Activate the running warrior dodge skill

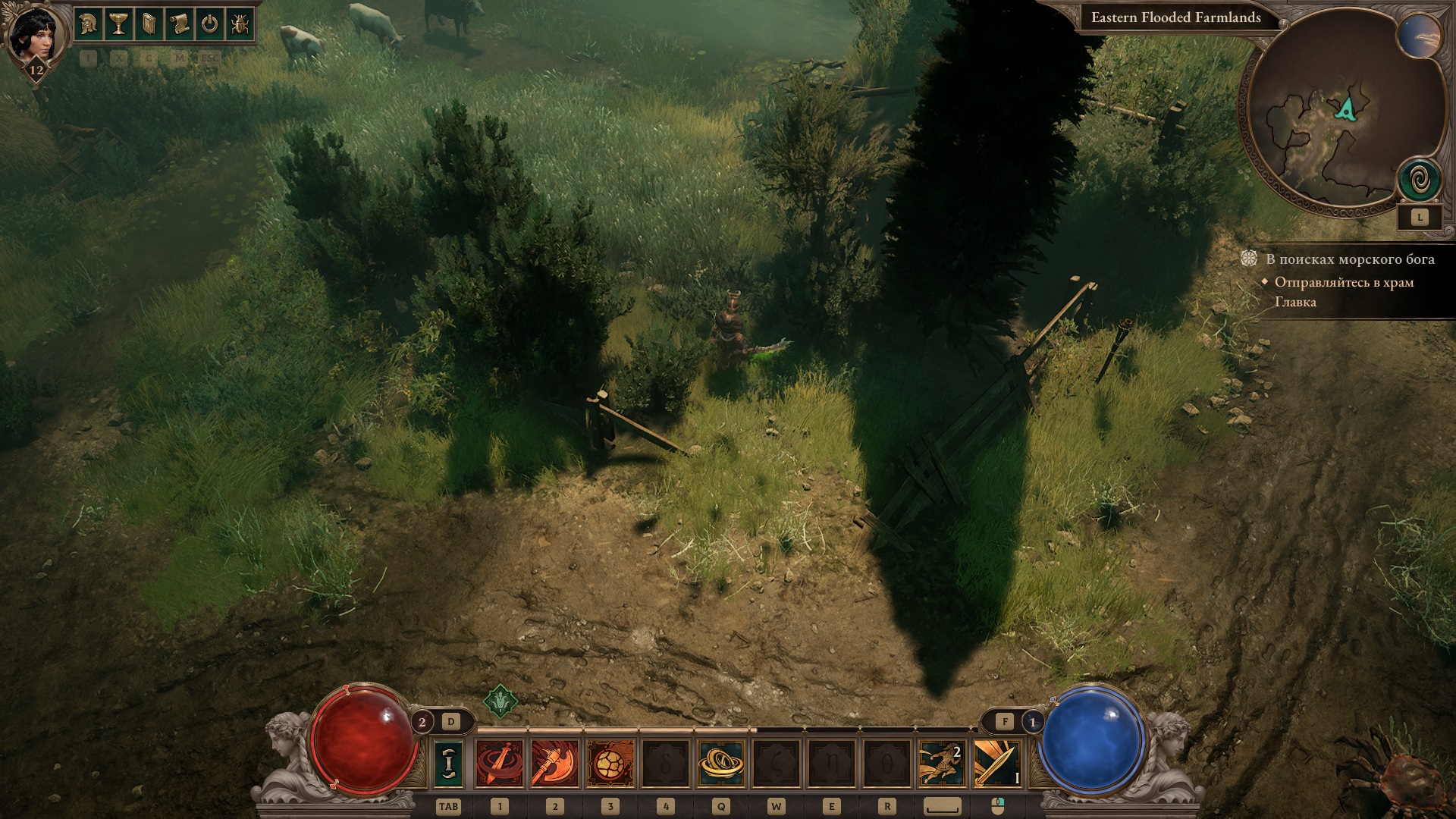942,763
